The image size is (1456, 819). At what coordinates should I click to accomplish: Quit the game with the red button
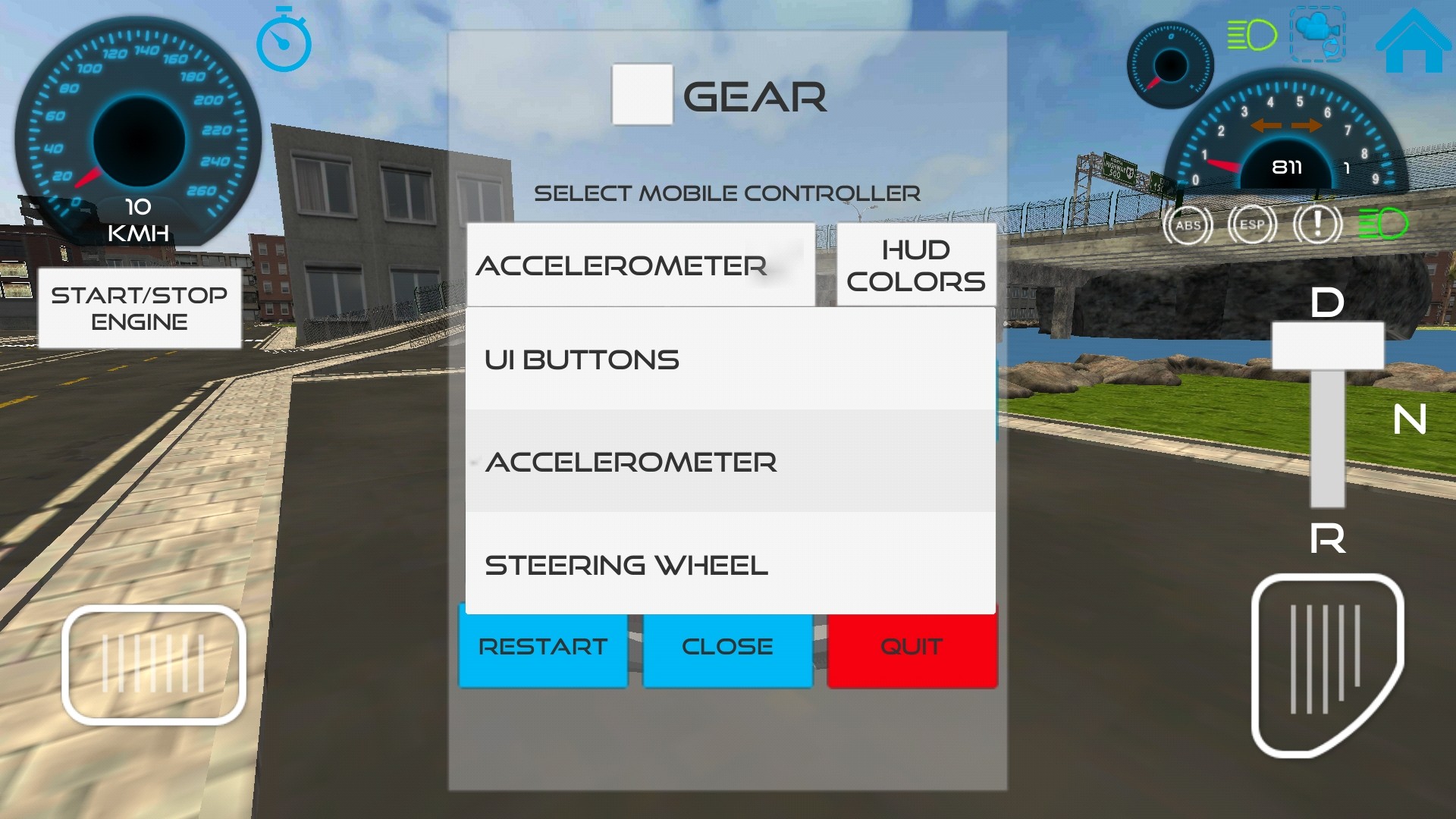(912, 647)
